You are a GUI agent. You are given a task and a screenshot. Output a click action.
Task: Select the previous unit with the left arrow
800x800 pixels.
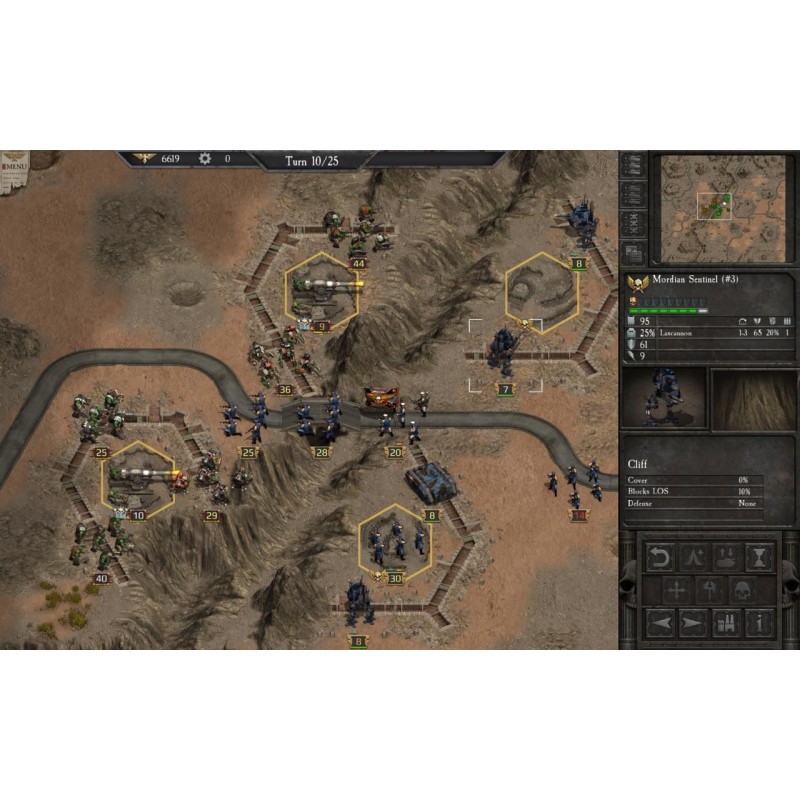click(x=660, y=623)
